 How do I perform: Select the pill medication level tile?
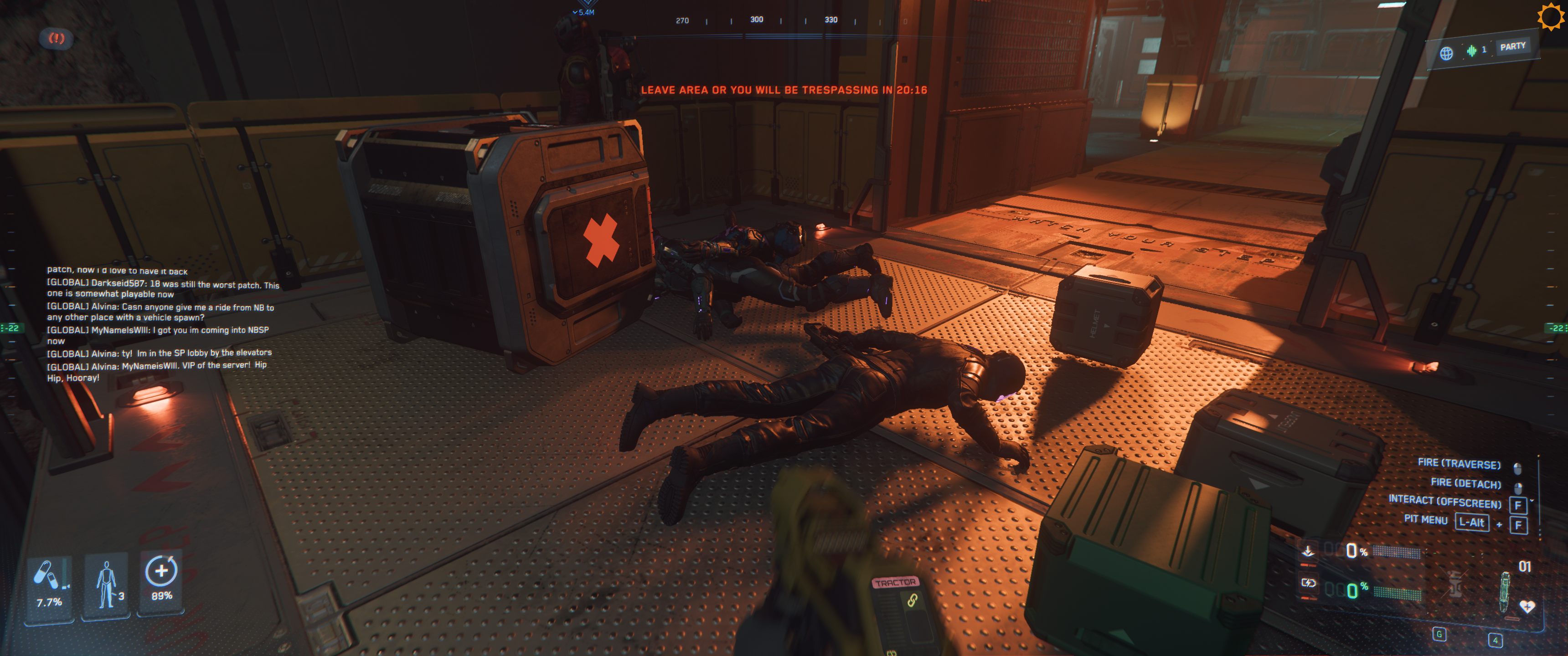pos(49,585)
